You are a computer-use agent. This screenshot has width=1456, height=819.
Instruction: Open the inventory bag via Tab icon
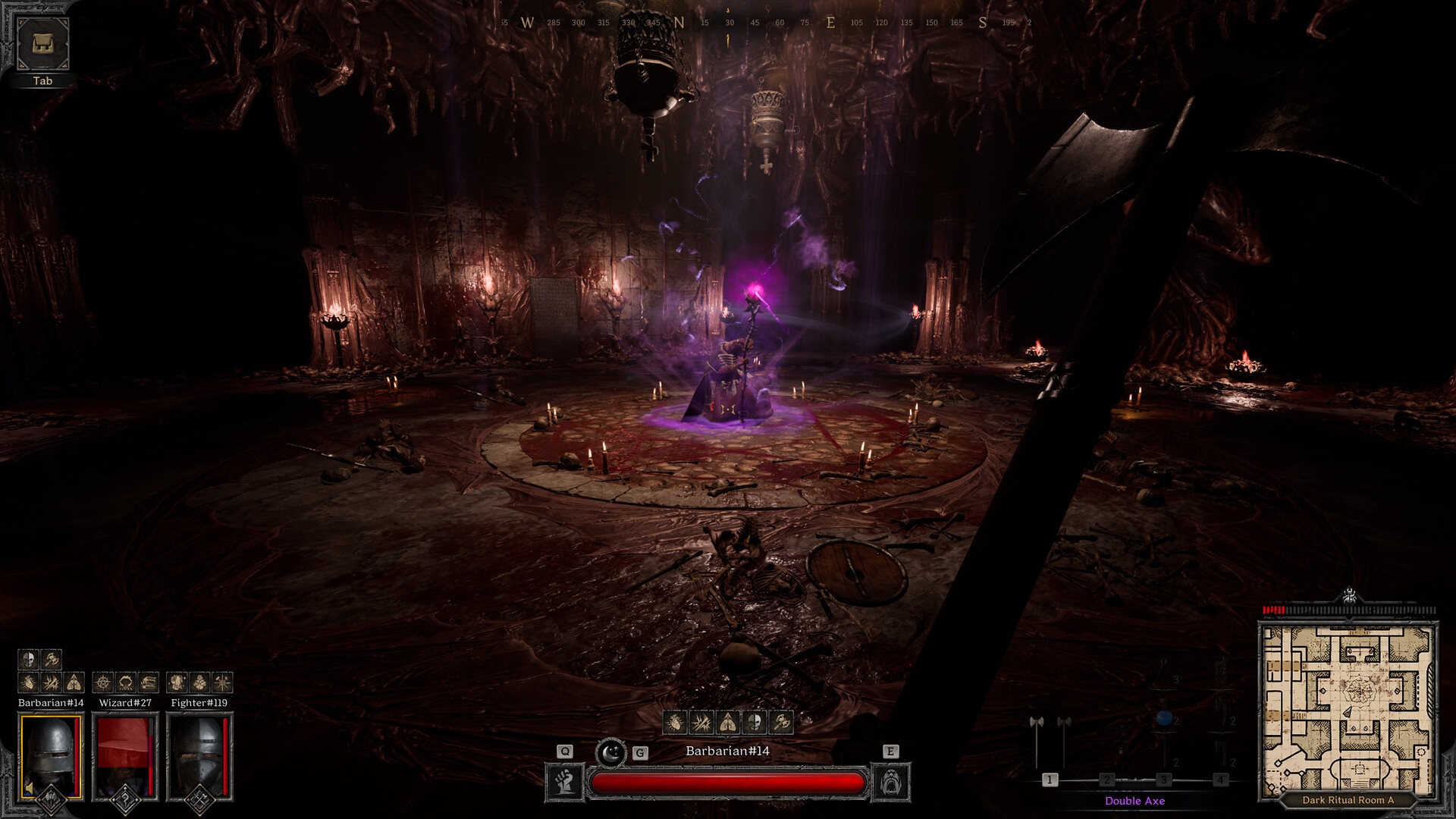coord(42,42)
